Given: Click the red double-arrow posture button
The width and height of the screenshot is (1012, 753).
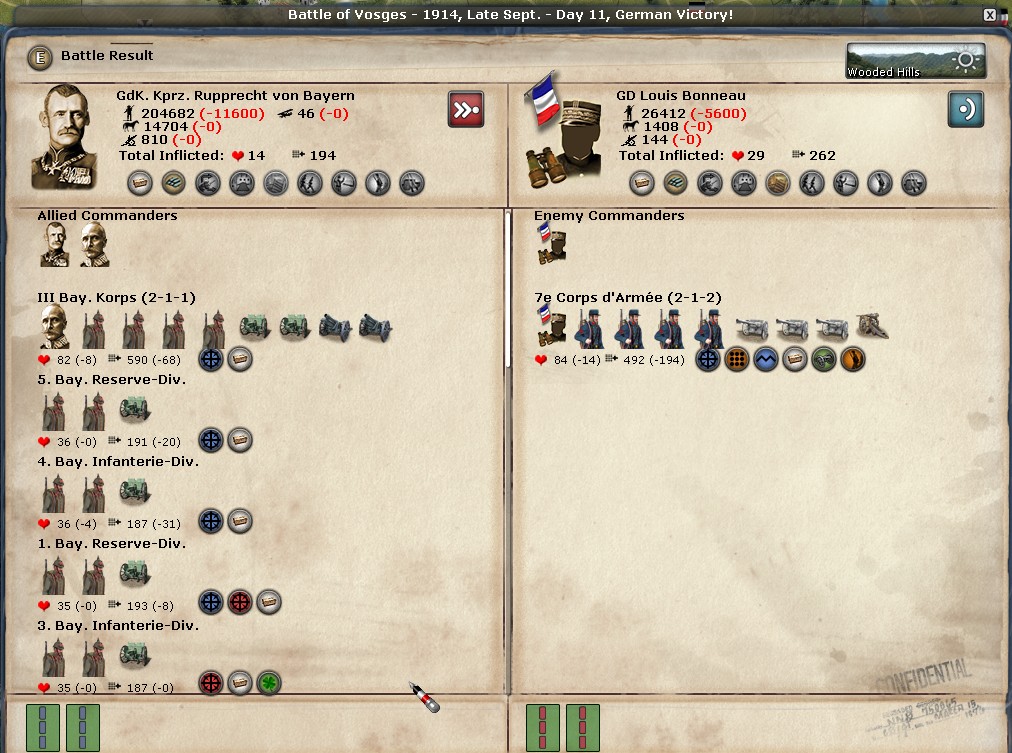Looking at the screenshot, I should (466, 109).
